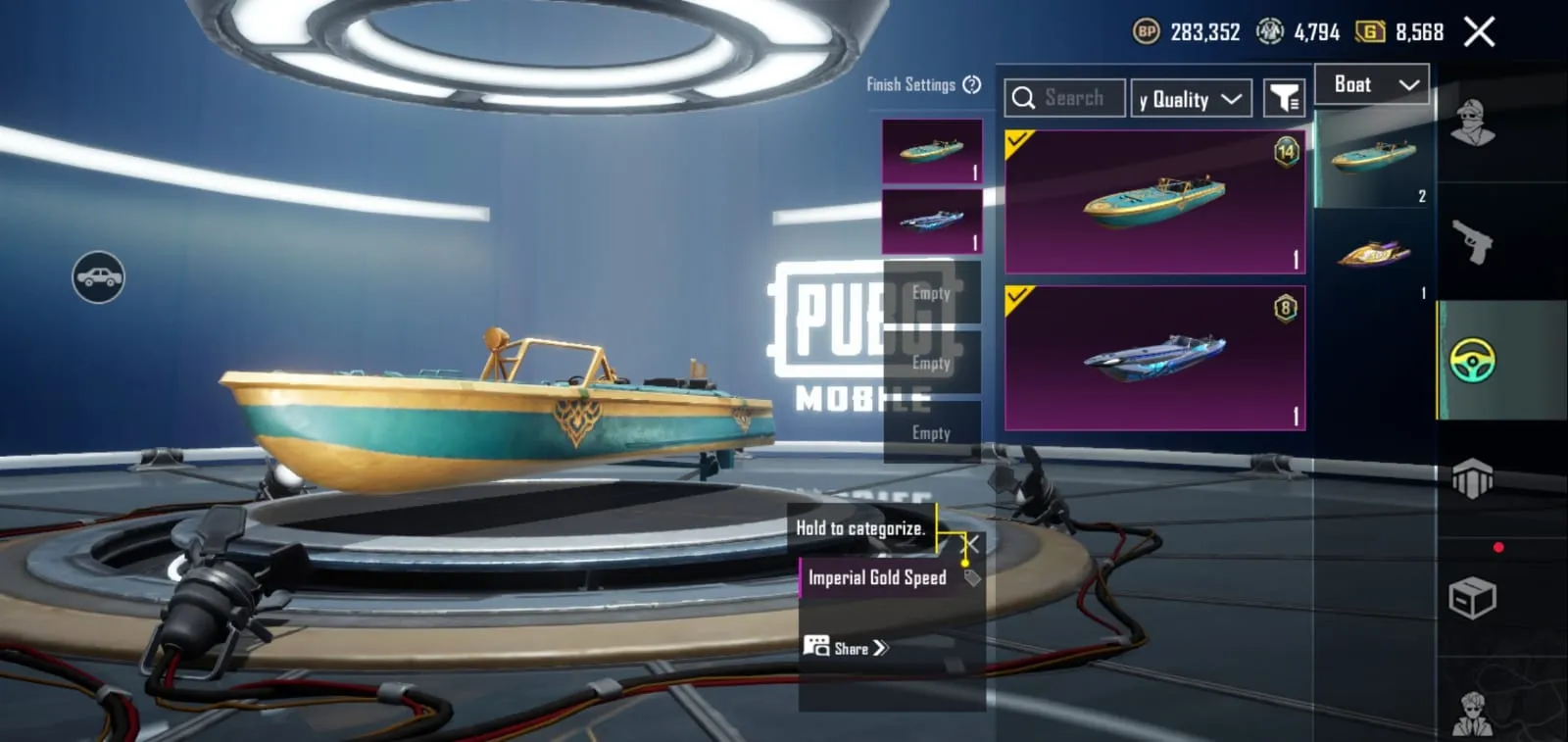This screenshot has height=742, width=1568.
Task: Open the Boat category dropdown
Action: 1371,84
